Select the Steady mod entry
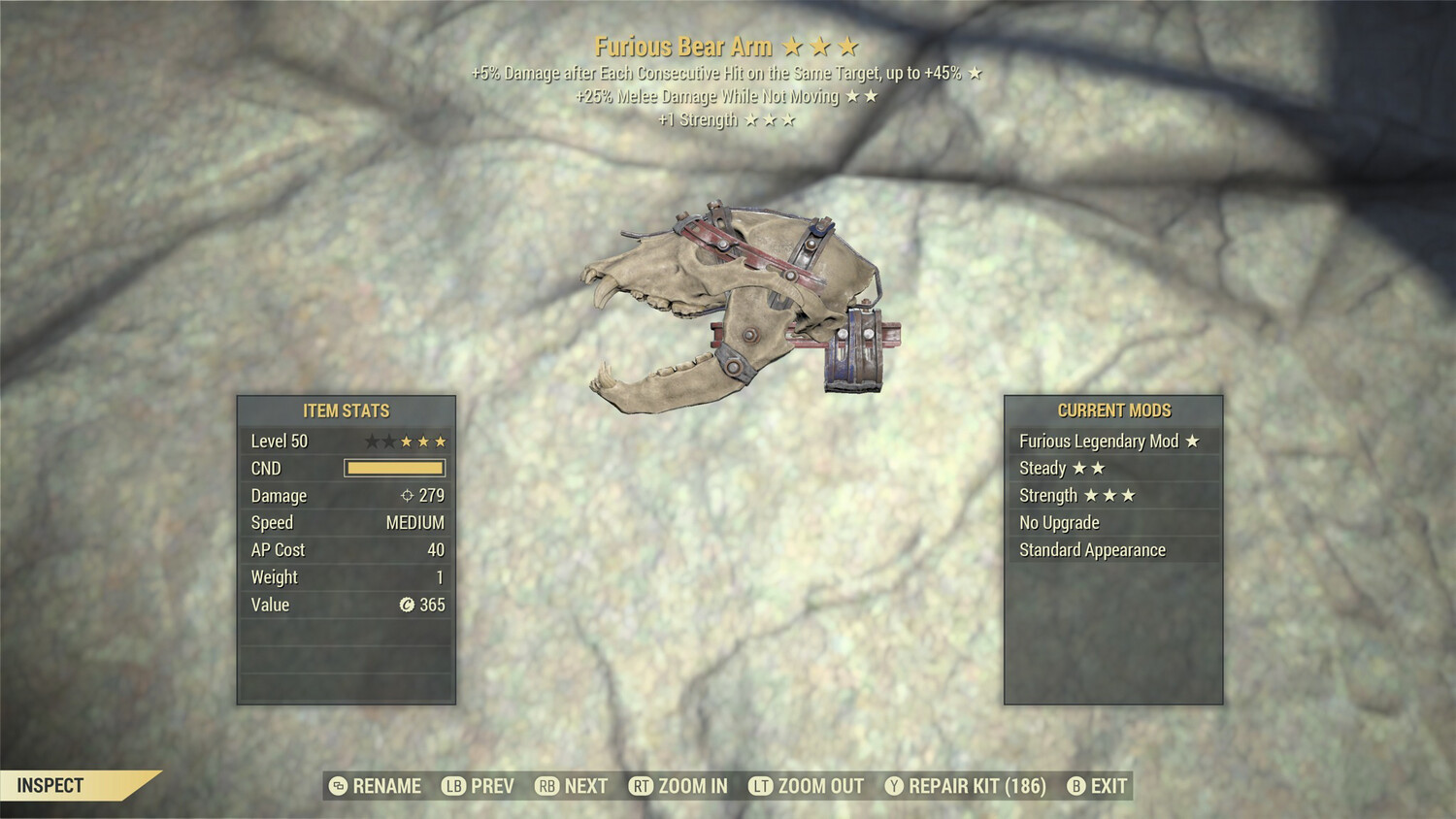This screenshot has height=819, width=1456. coord(1112,469)
